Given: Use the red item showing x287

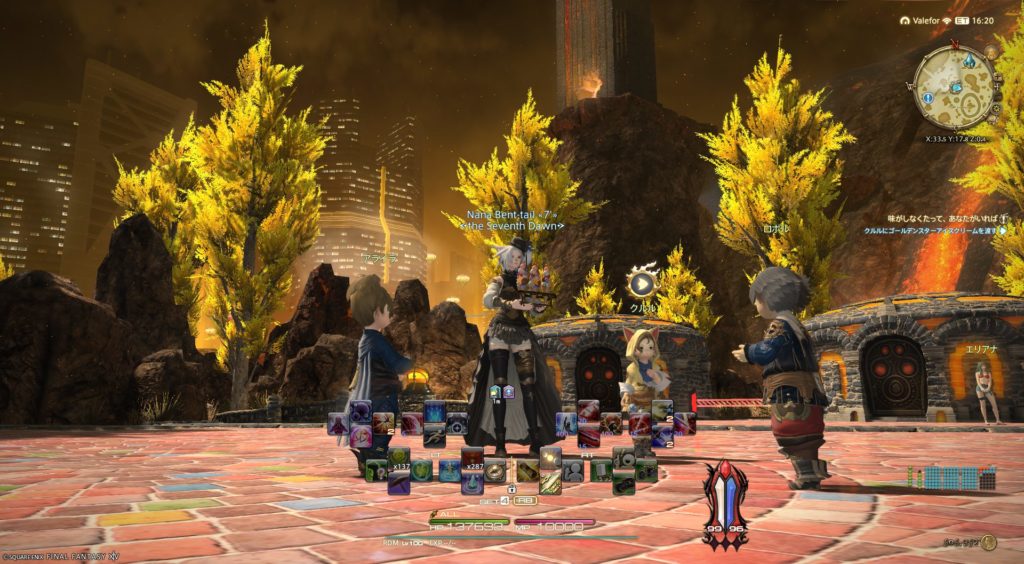Looking at the screenshot, I should (471, 459).
